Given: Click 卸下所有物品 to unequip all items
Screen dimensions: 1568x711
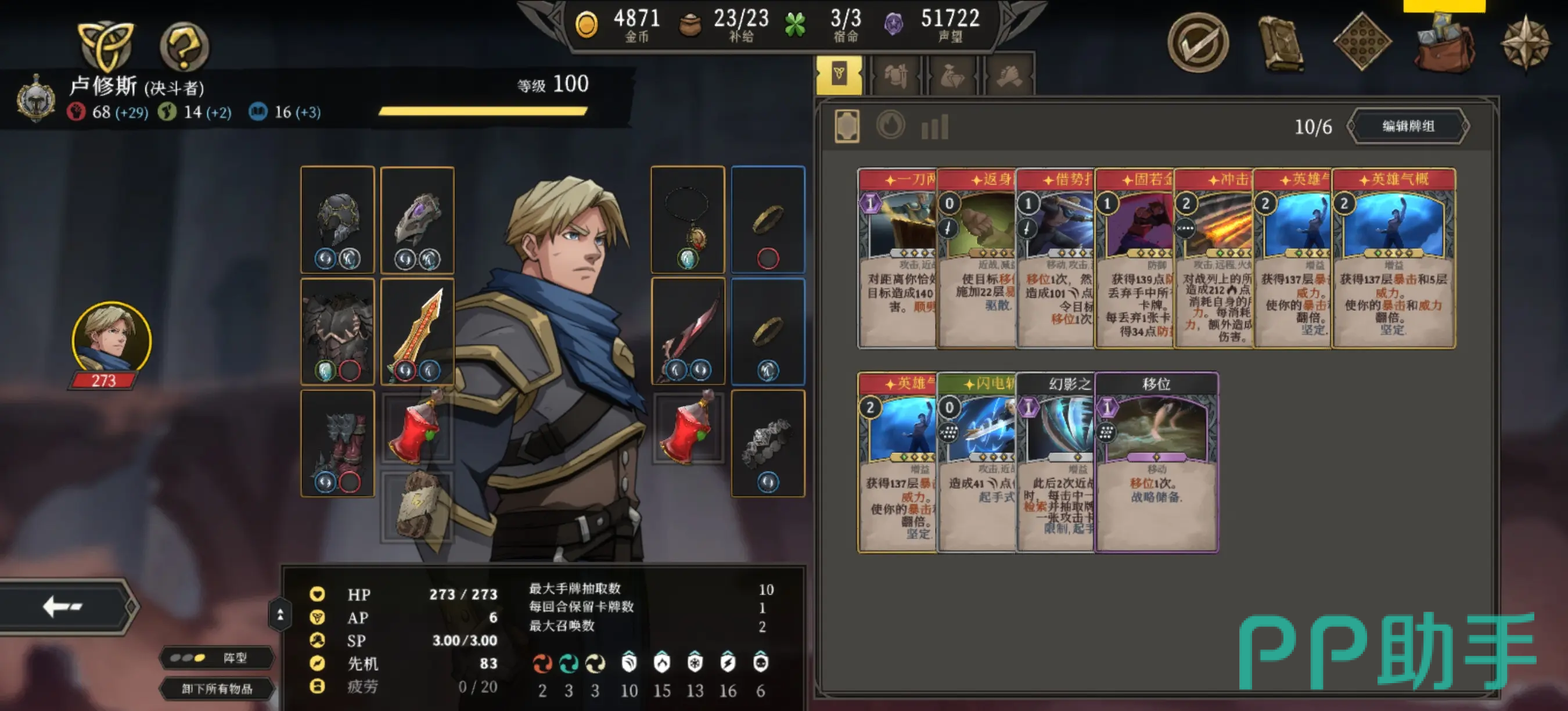Looking at the screenshot, I should click(x=216, y=688).
